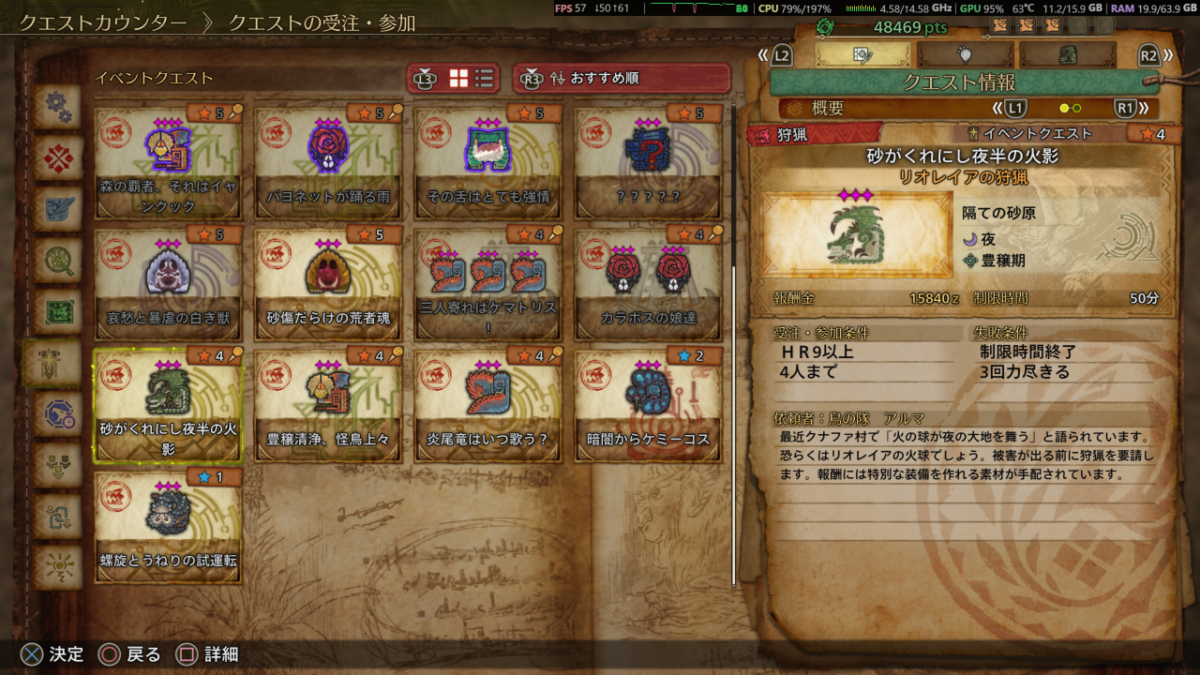
Task: Open the gears category in the sidebar
Action: click(x=58, y=107)
